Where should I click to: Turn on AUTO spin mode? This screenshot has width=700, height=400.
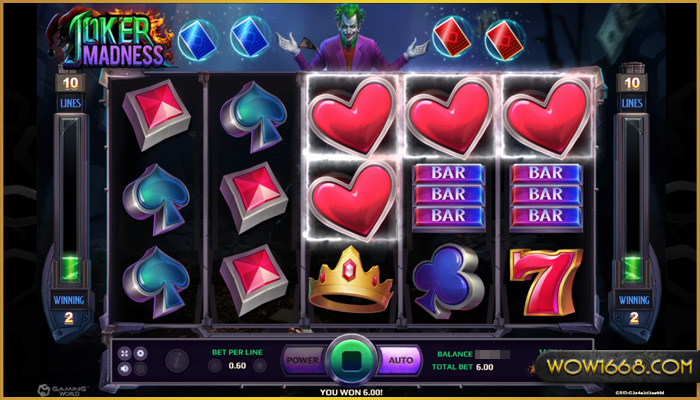point(400,358)
